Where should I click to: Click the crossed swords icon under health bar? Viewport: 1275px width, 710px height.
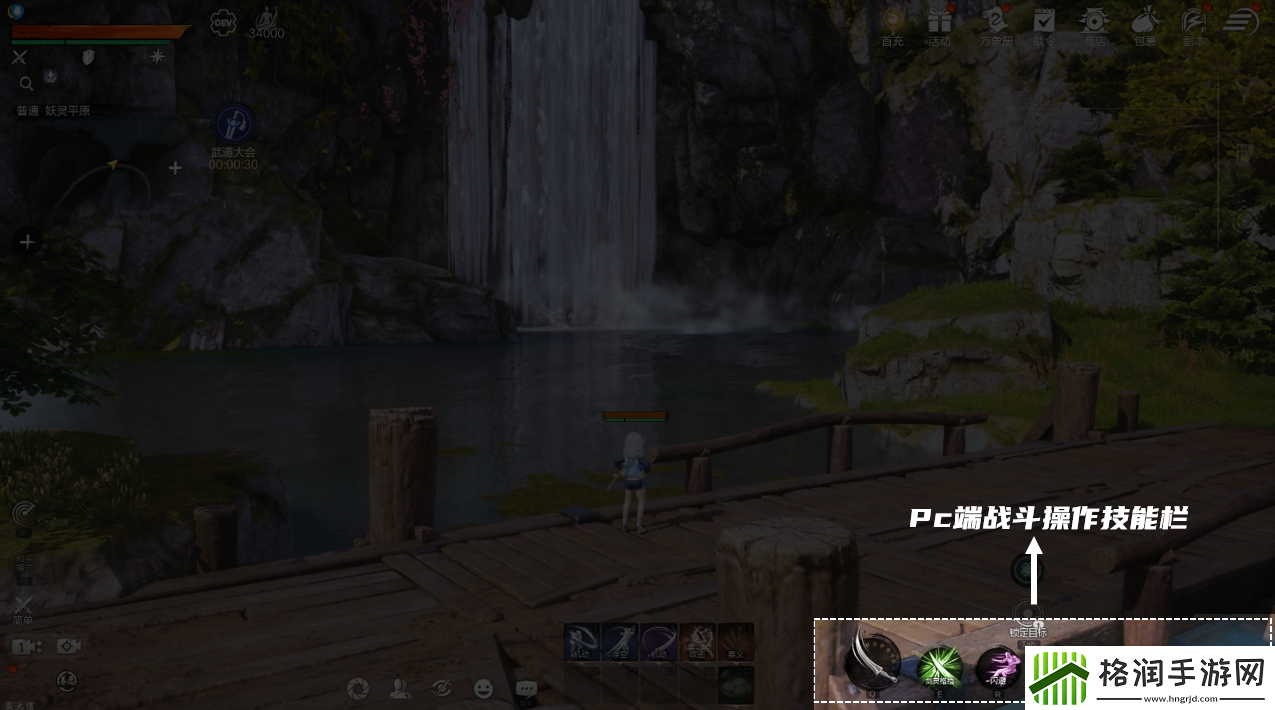click(x=19, y=57)
